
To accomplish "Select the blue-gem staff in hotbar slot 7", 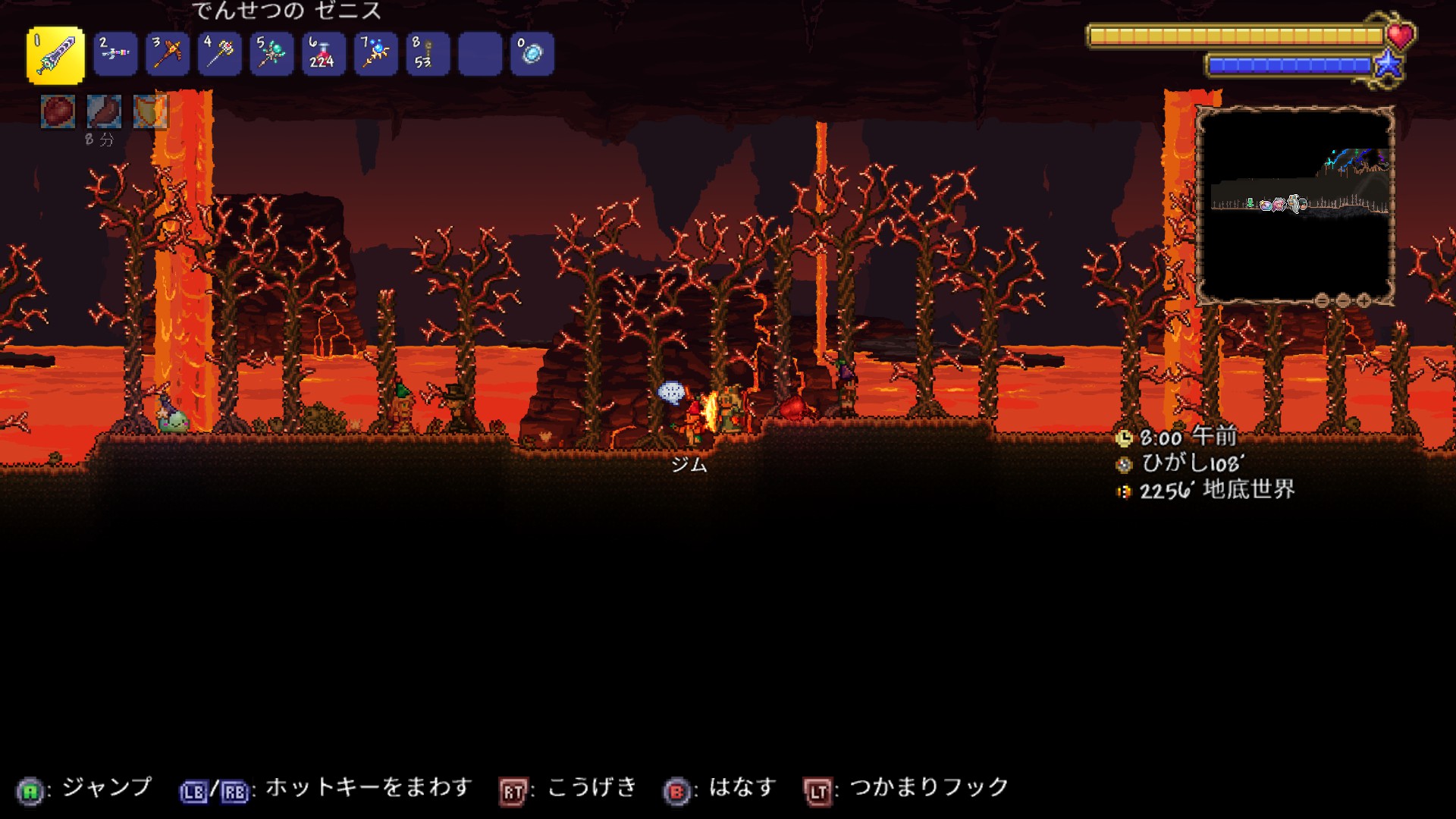I will click(x=376, y=54).
